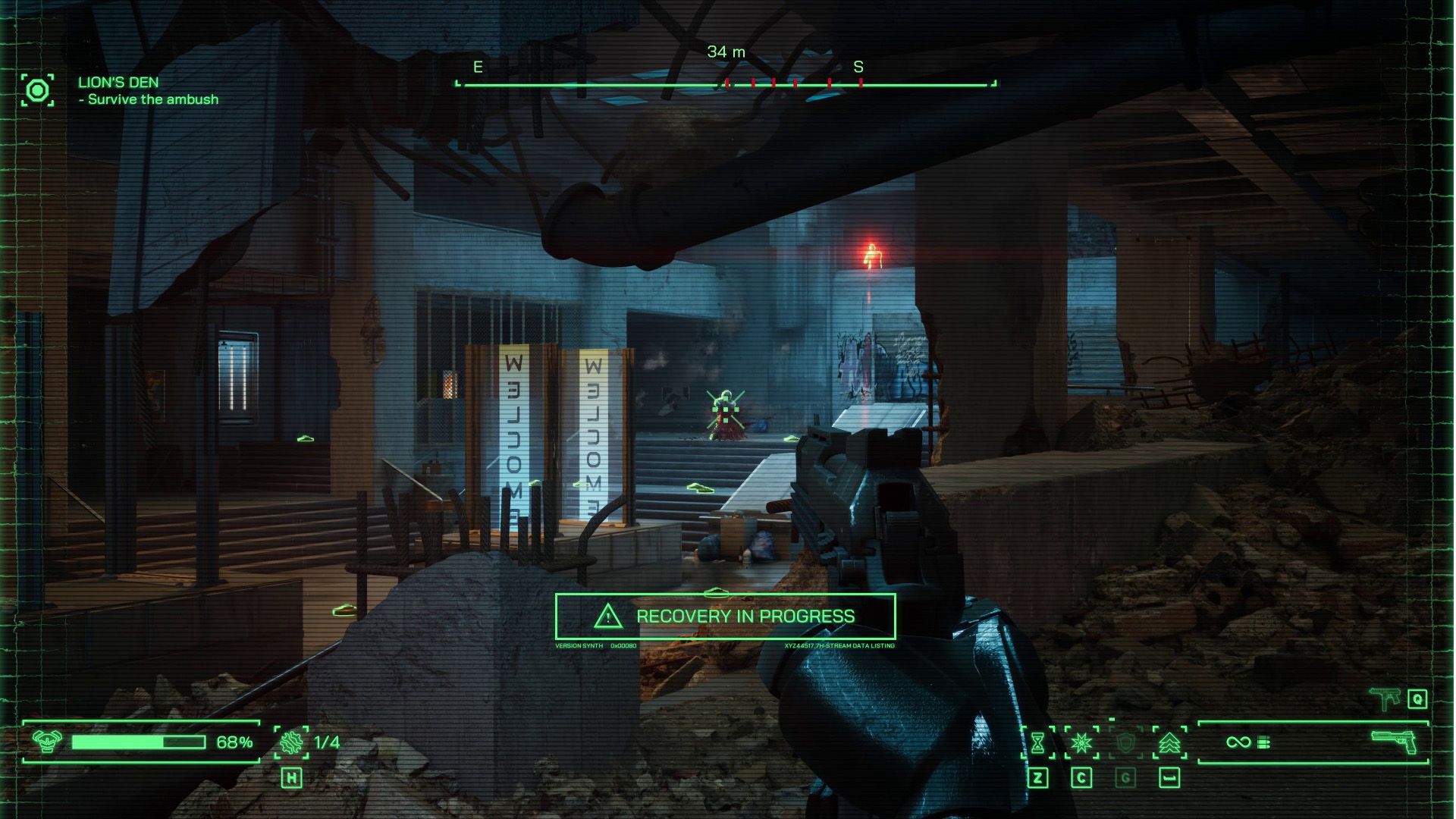Click the 34 m distance readout on the compass

point(726,52)
